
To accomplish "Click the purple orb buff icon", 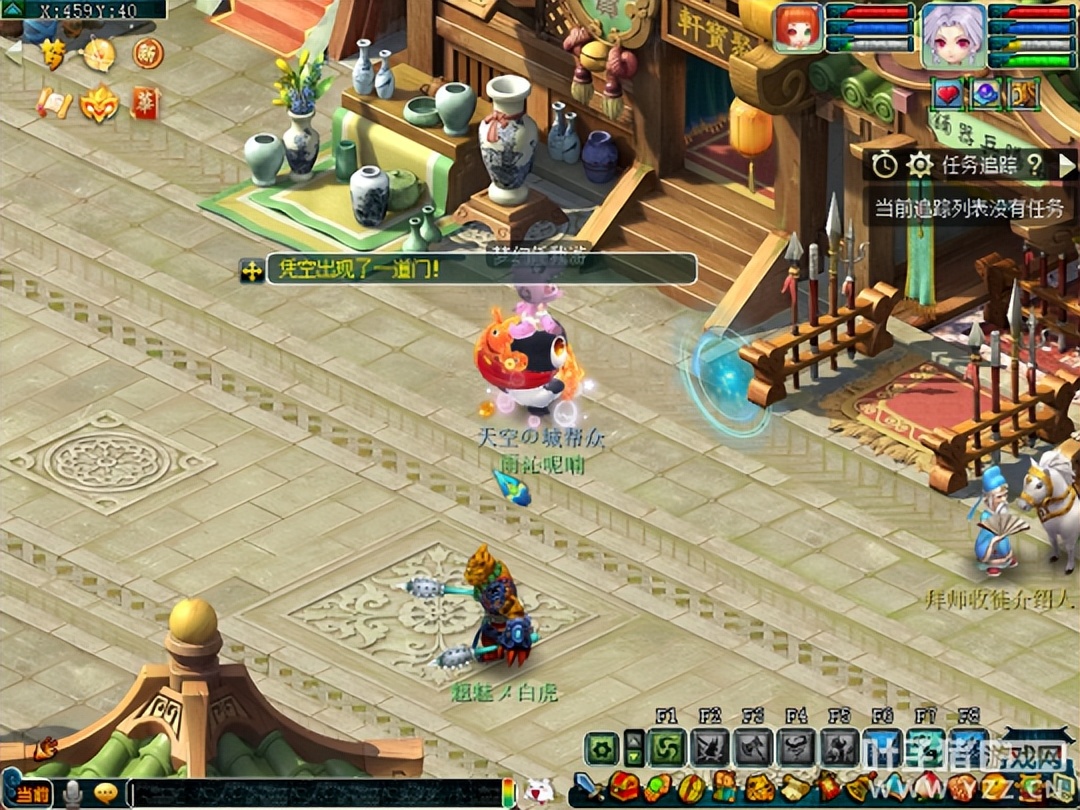I will (986, 94).
